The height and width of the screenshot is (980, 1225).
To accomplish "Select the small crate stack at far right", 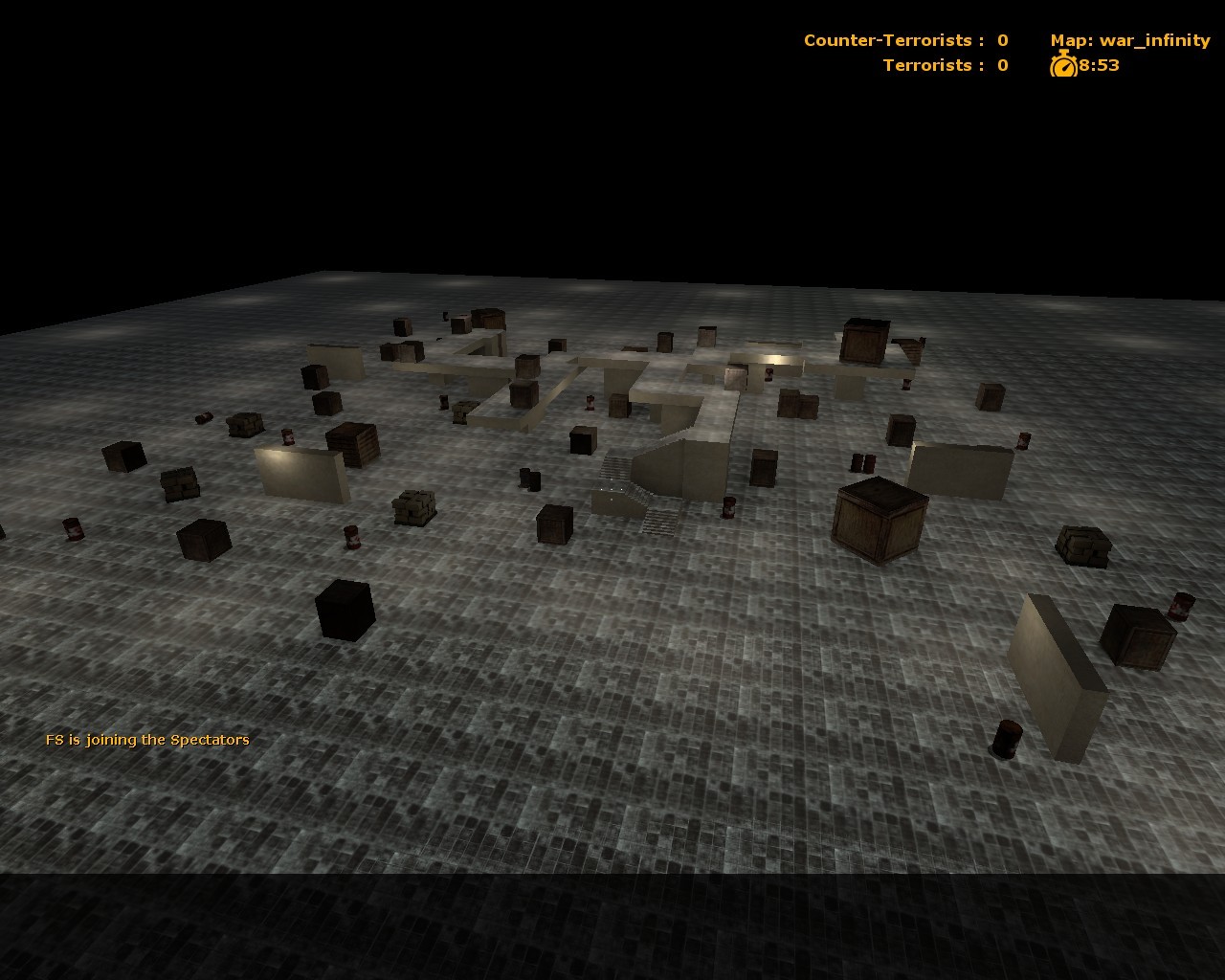I will point(1082,546).
